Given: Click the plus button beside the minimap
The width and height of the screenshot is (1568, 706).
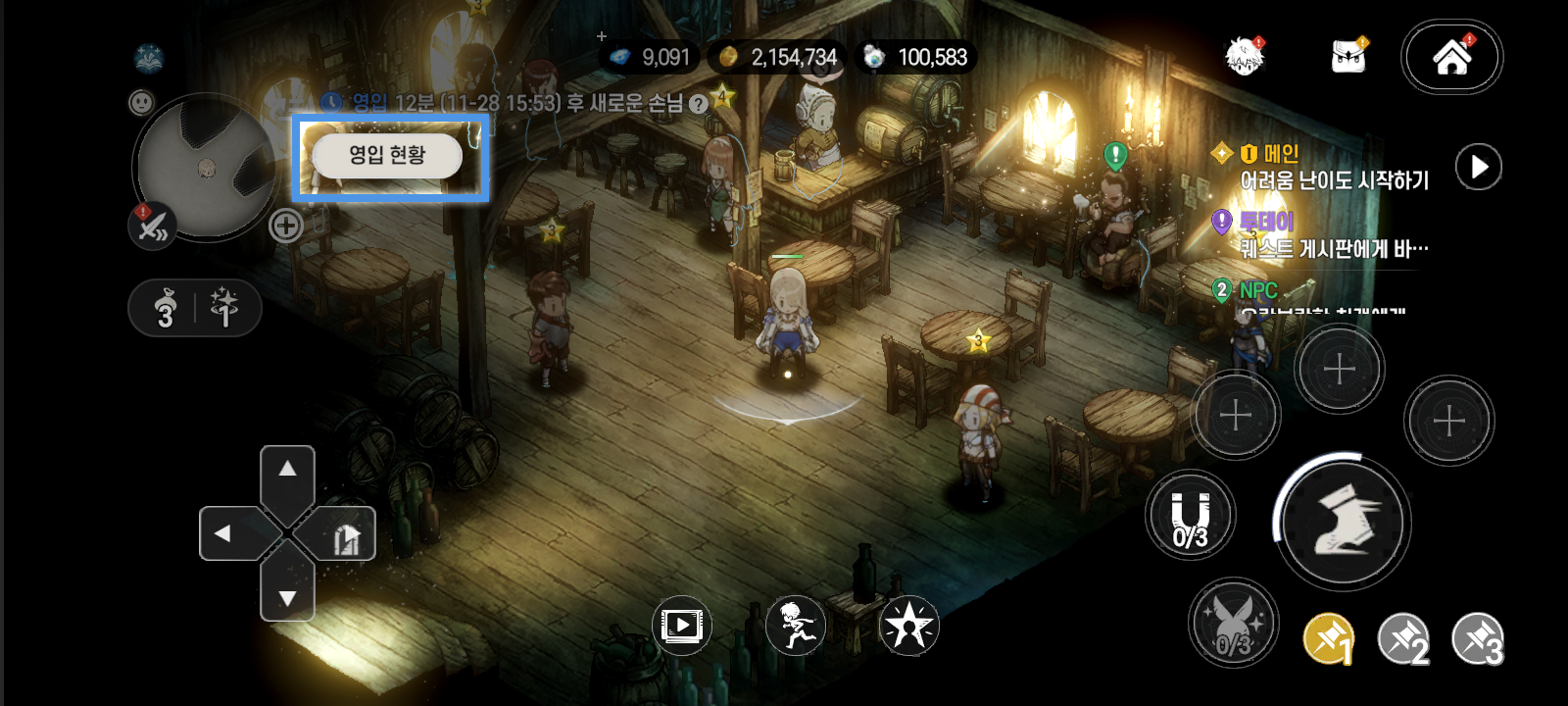Looking at the screenshot, I should pyautogui.click(x=285, y=226).
